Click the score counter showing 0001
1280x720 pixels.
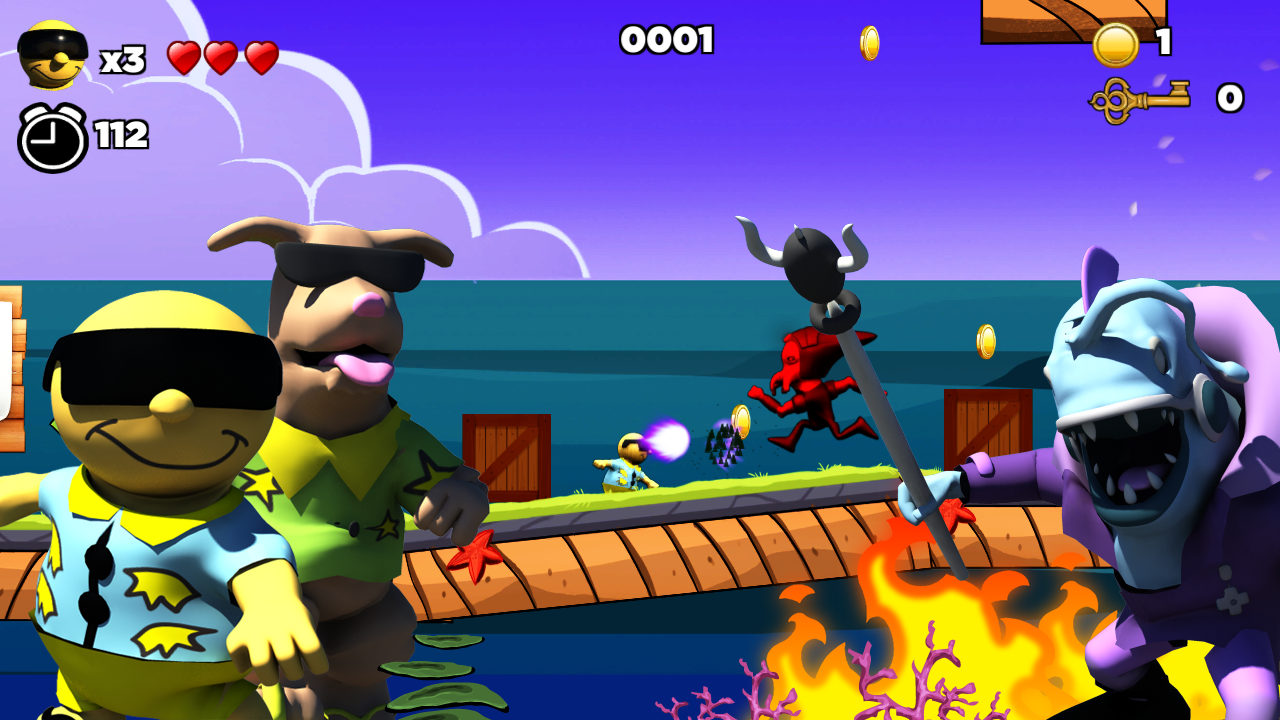668,40
